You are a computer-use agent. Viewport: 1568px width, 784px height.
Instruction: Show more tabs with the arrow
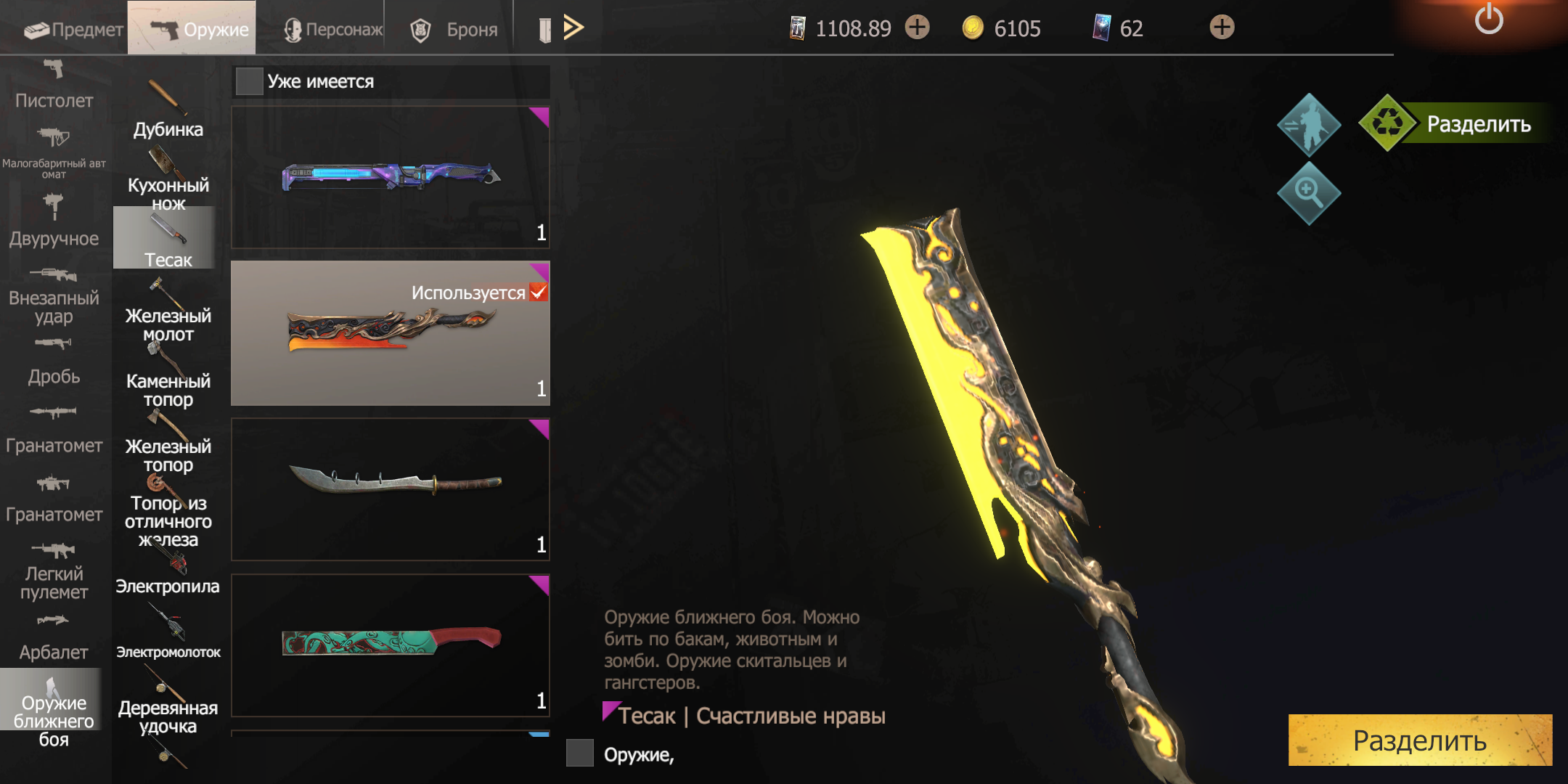573,28
